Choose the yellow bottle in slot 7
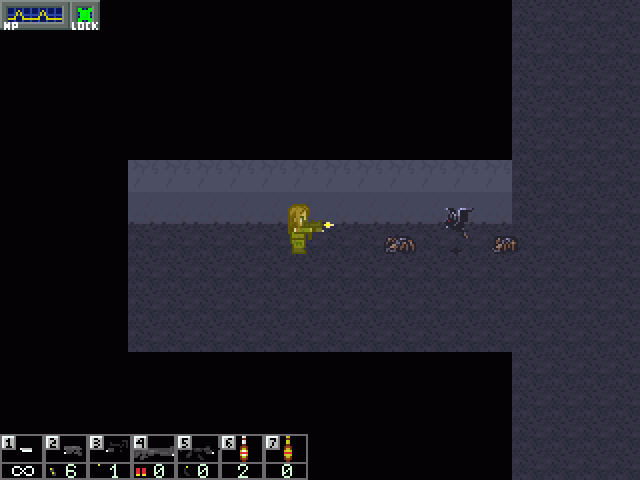The image size is (640, 480). (x=286, y=457)
